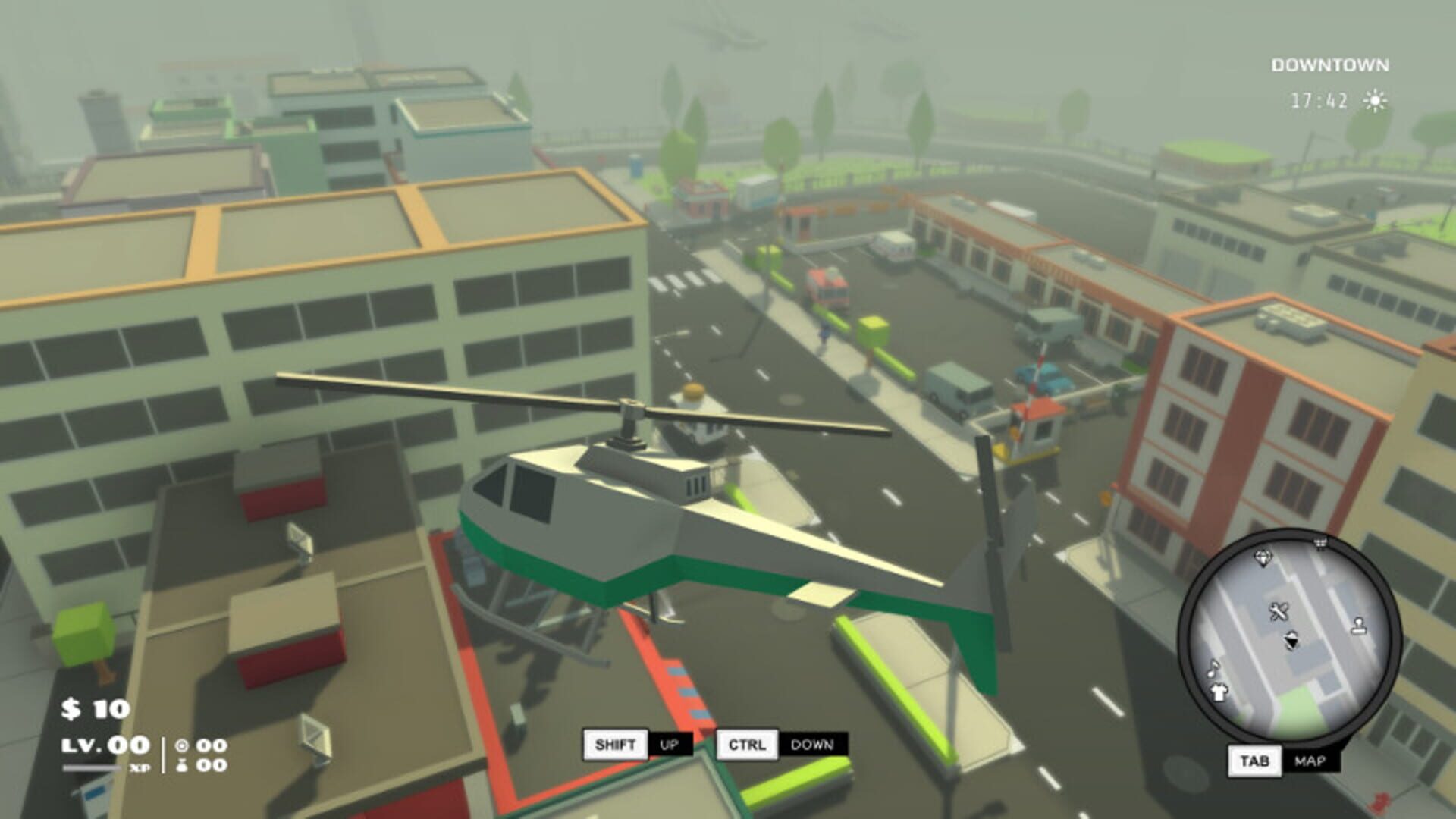
Task: Select the music note location icon on minimap
Action: [1213, 669]
